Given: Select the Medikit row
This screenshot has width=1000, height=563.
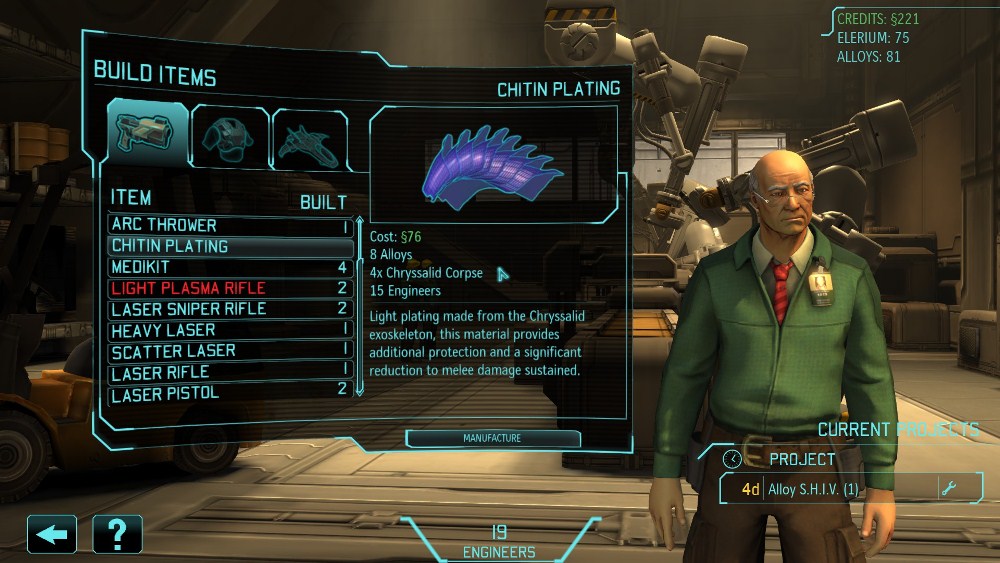Looking at the screenshot, I should 230,268.
